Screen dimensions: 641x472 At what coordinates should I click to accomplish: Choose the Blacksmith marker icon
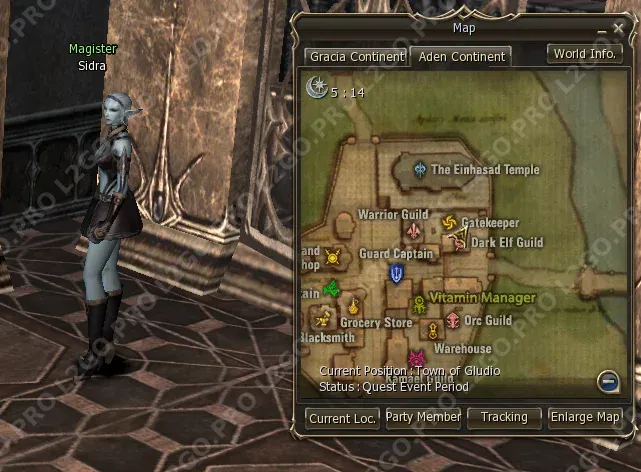pyautogui.click(x=322, y=321)
